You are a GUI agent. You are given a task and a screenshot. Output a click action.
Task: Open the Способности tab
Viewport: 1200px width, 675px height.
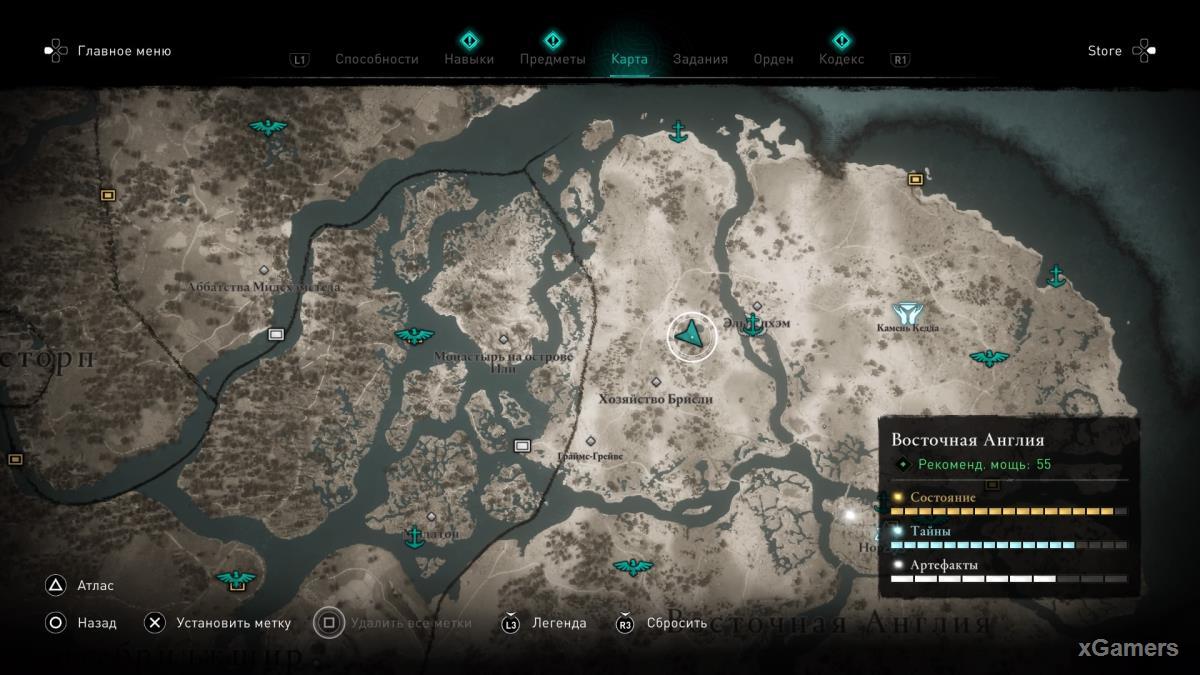376,59
